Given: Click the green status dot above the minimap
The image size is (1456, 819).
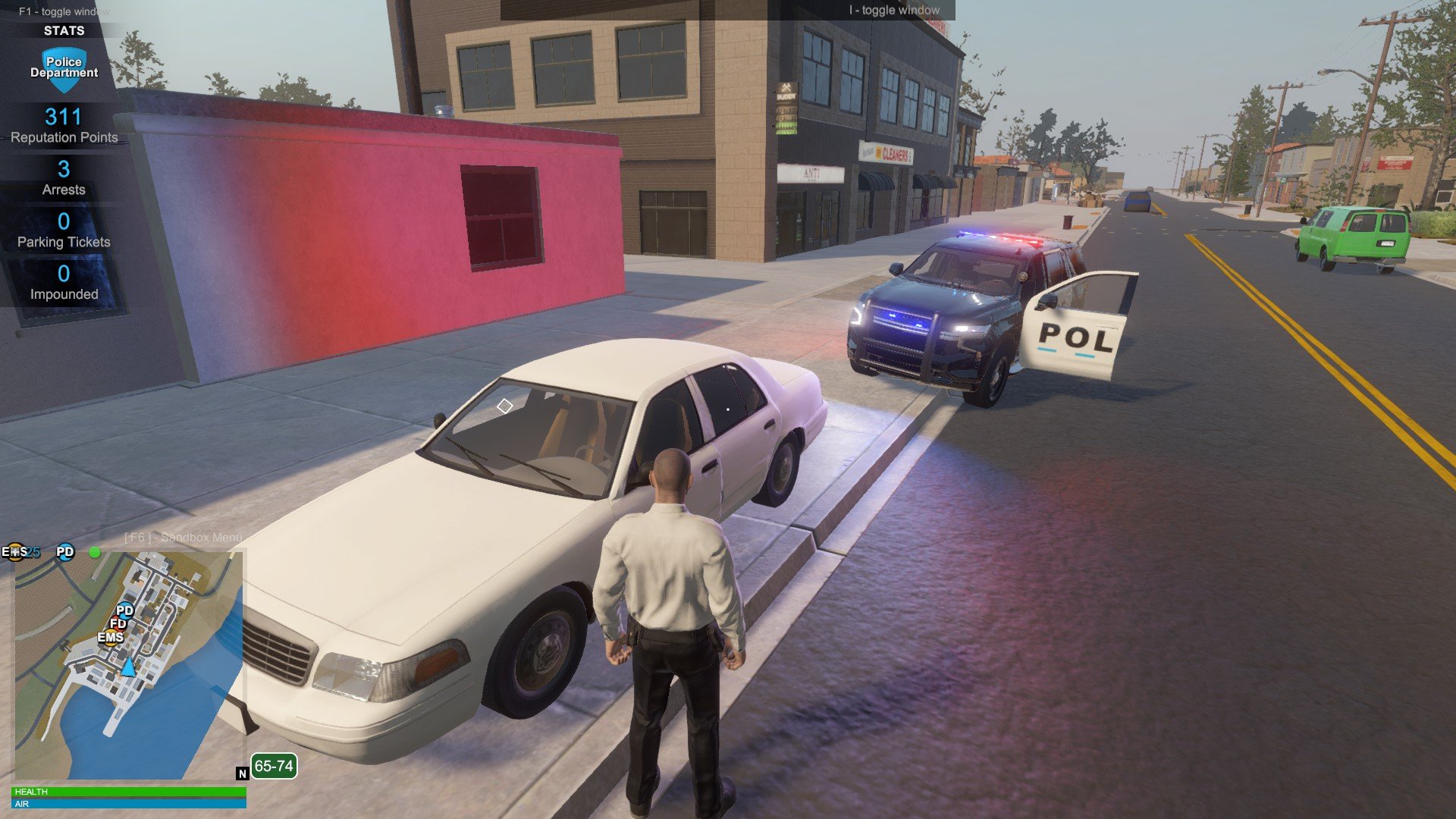Looking at the screenshot, I should 95,552.
